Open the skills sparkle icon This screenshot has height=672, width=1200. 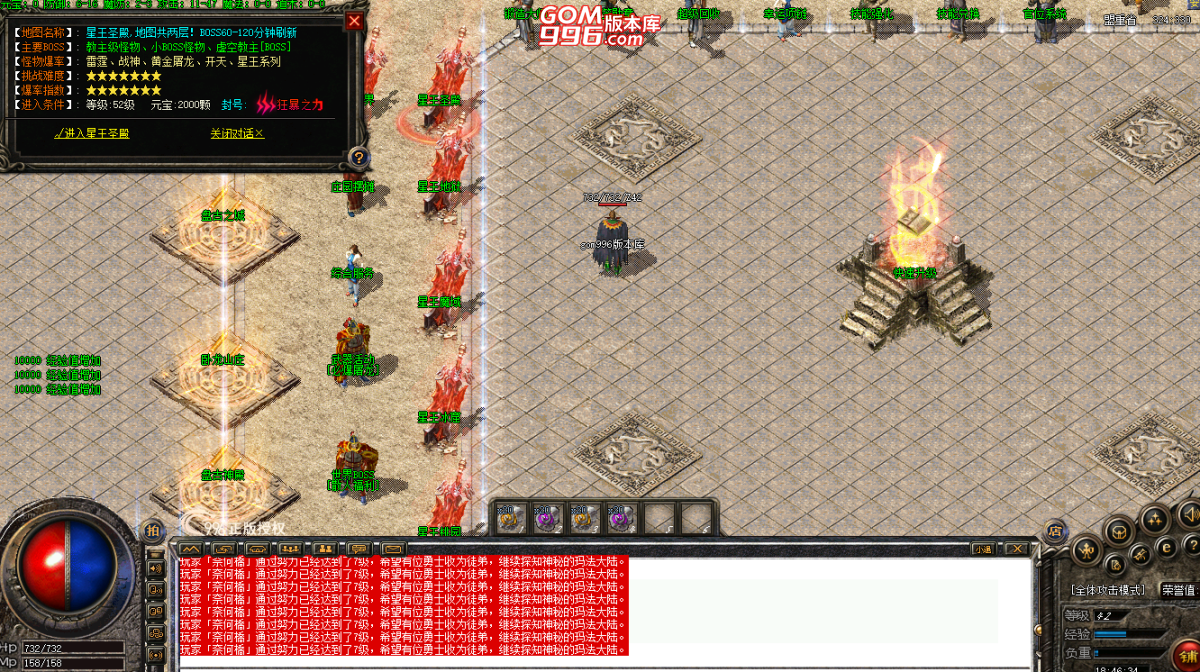click(1155, 520)
